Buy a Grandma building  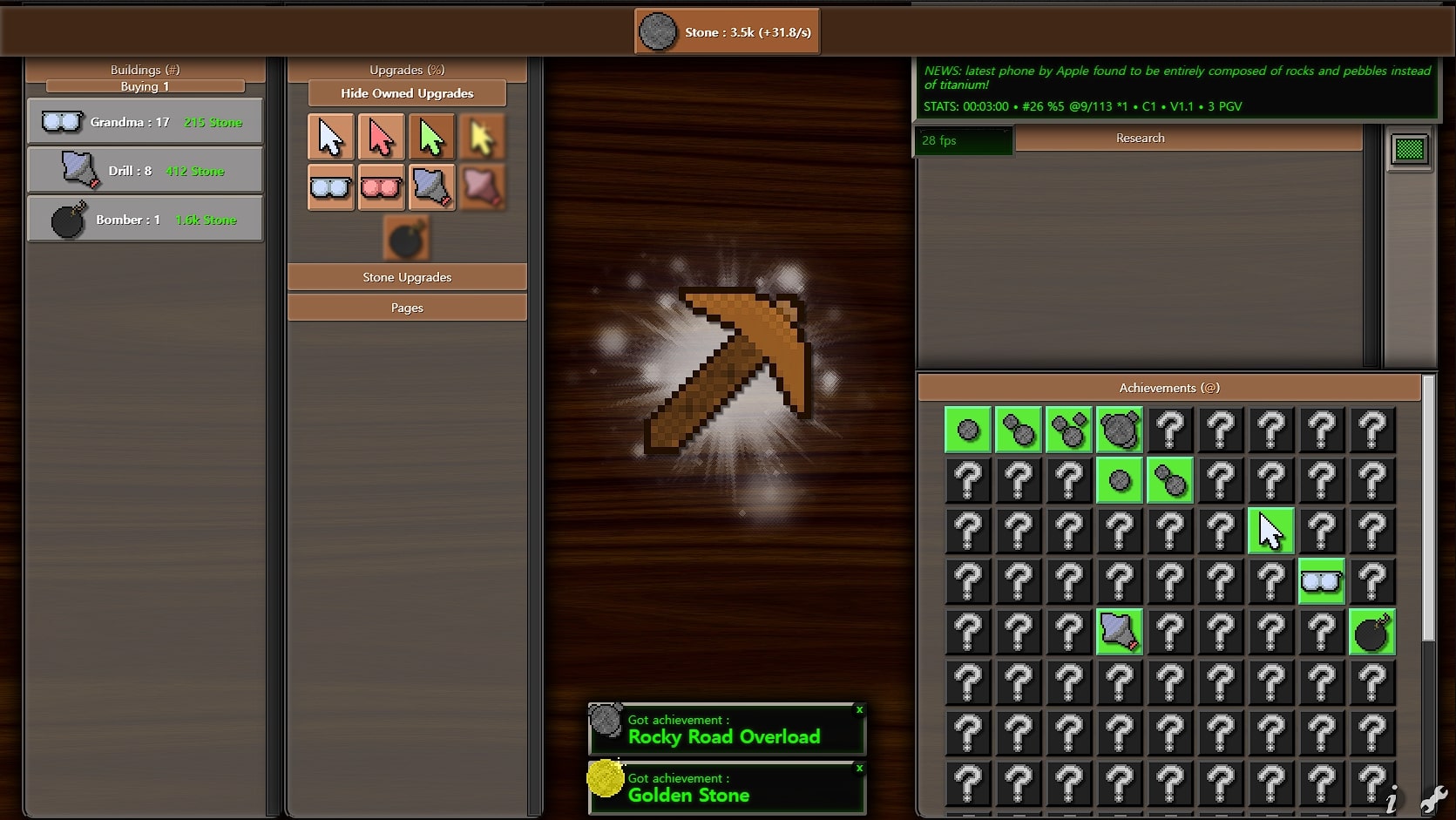click(x=145, y=122)
